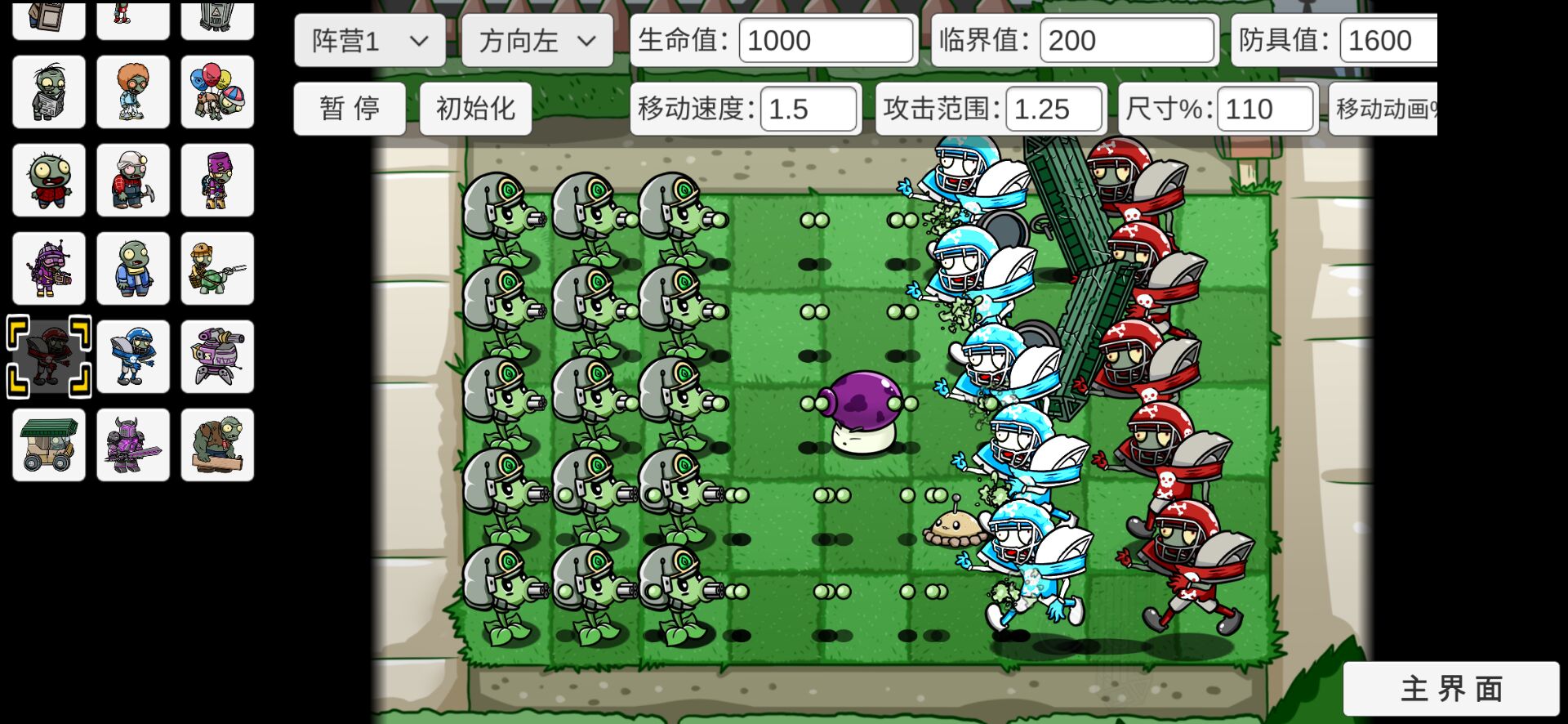
Task: Select the pickaxe miner zombie icon
Action: tap(133, 179)
